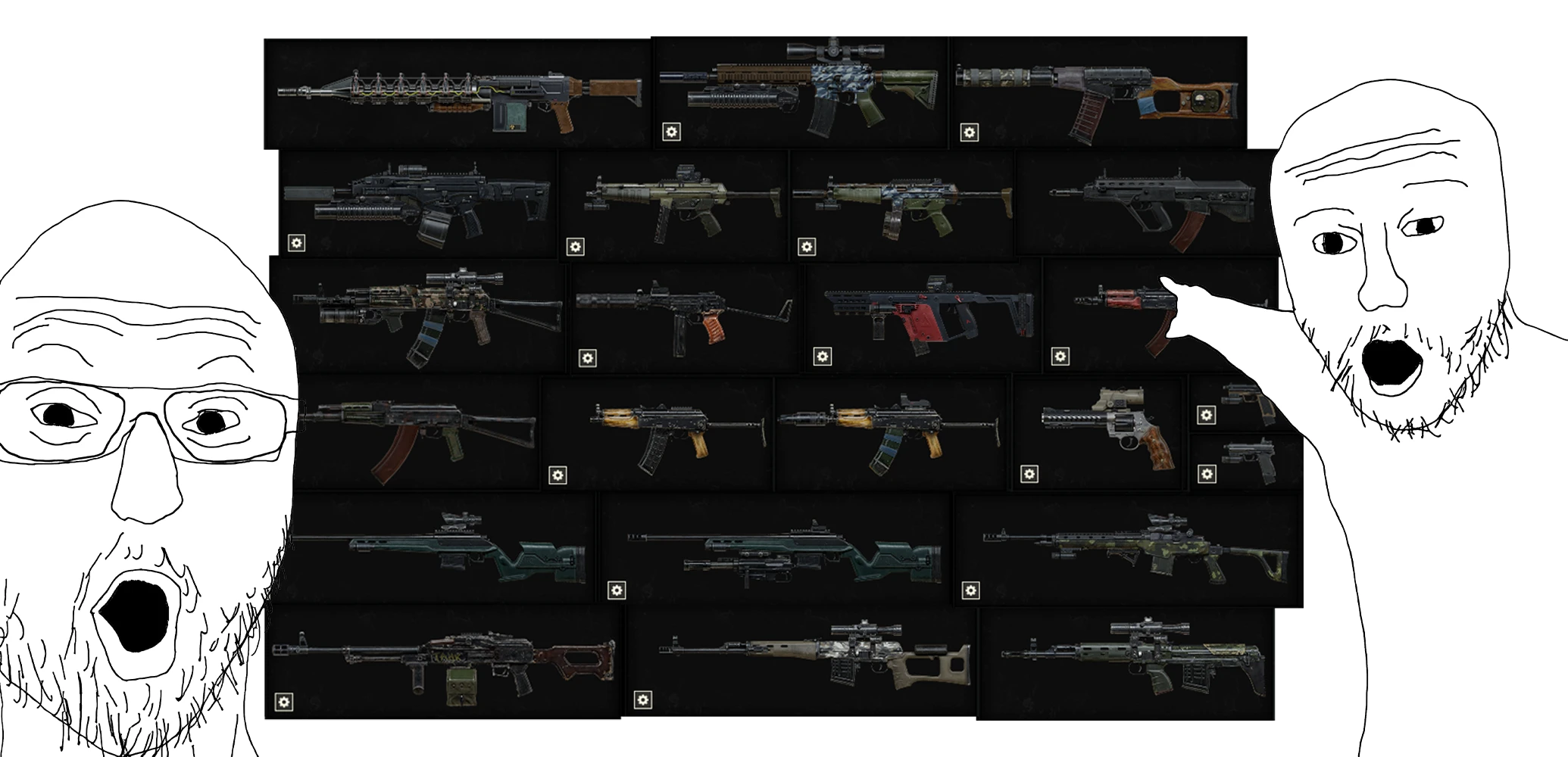
Task: Select the camouflage marksman rifle with foregrip
Action: click(1129, 549)
